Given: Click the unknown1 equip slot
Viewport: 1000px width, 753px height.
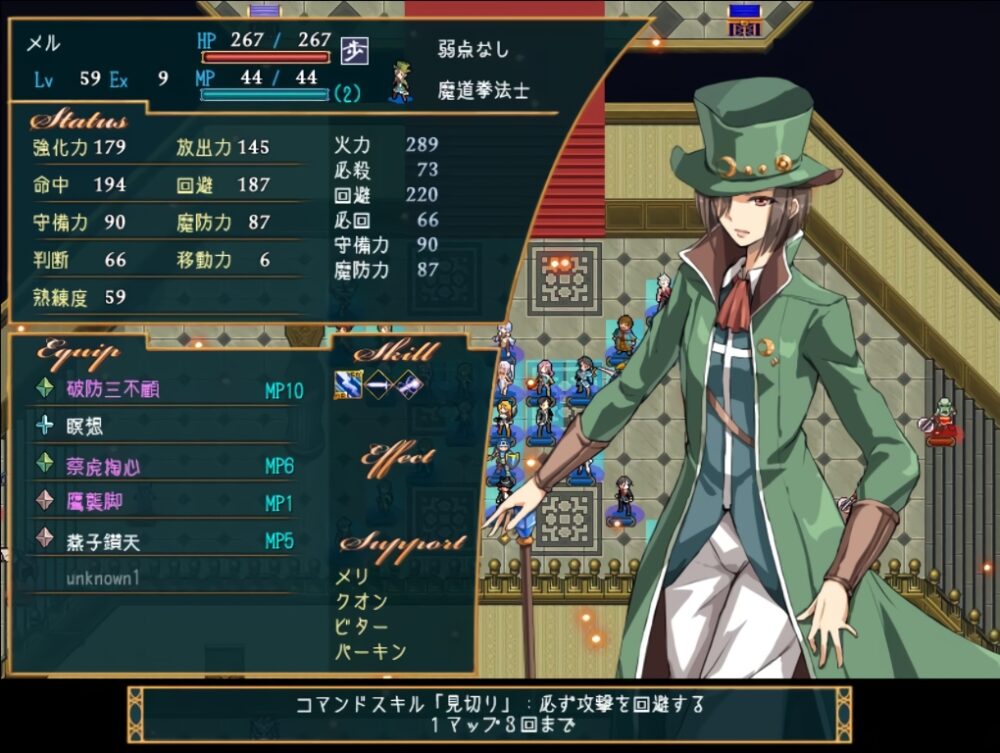Looking at the screenshot, I should 104,578.
